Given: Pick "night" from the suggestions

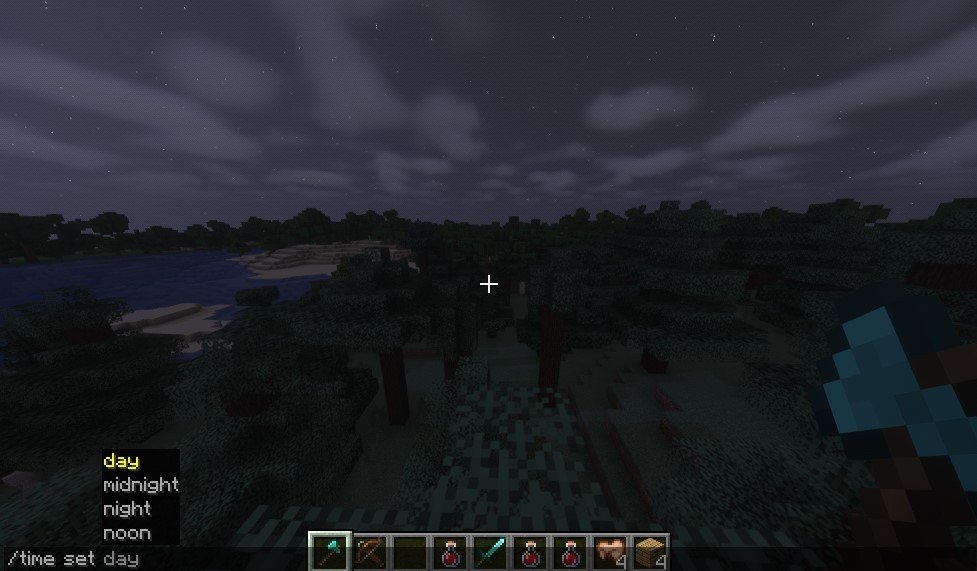Looking at the screenshot, I should [x=126, y=509].
